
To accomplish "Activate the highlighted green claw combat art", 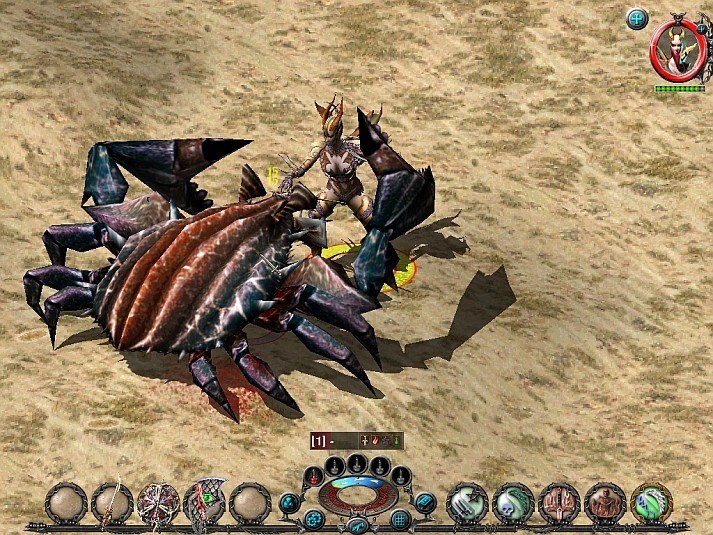I will coord(651,502).
